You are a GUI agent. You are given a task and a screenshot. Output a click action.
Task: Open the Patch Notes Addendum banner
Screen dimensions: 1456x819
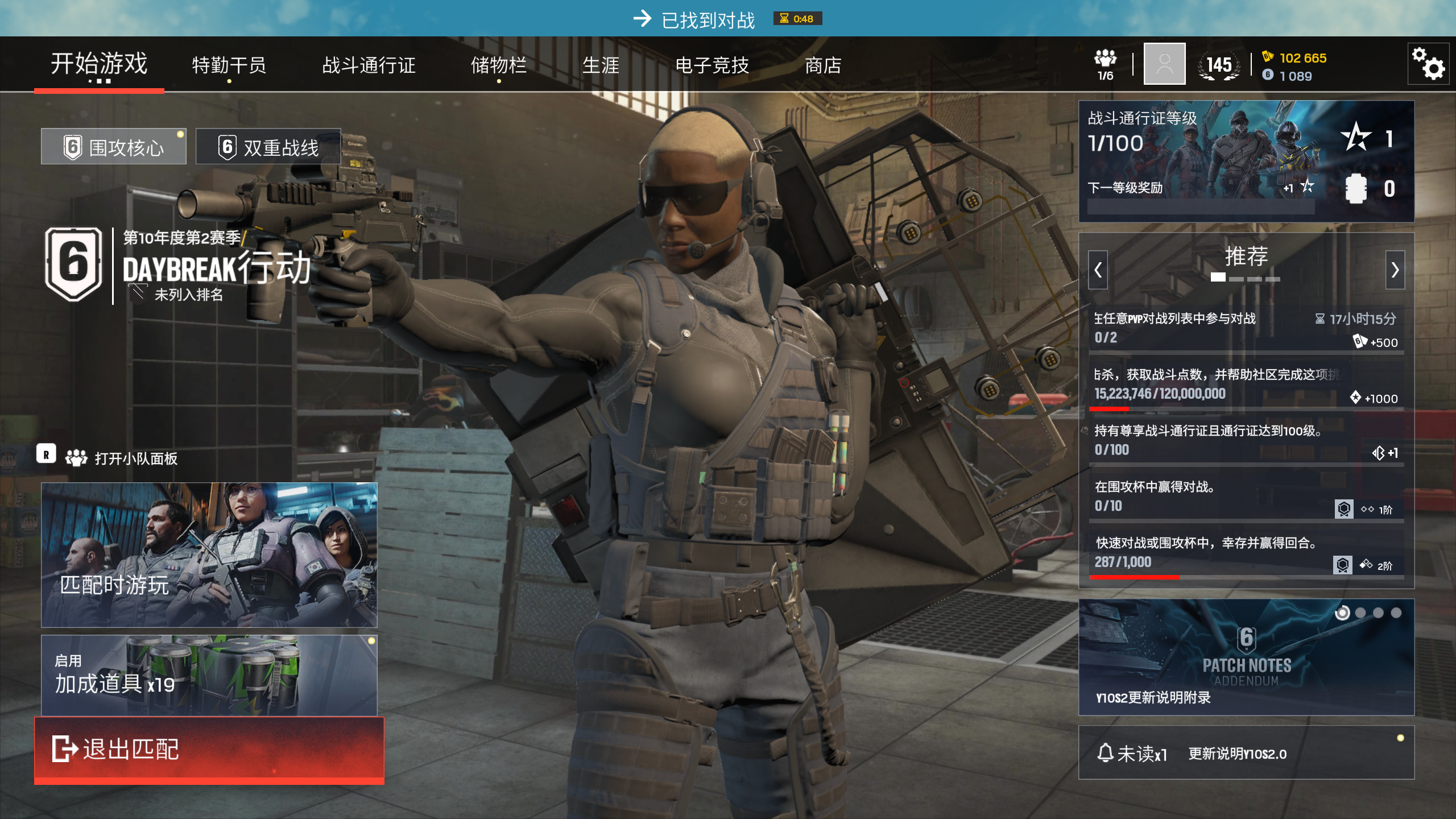tap(1246, 657)
